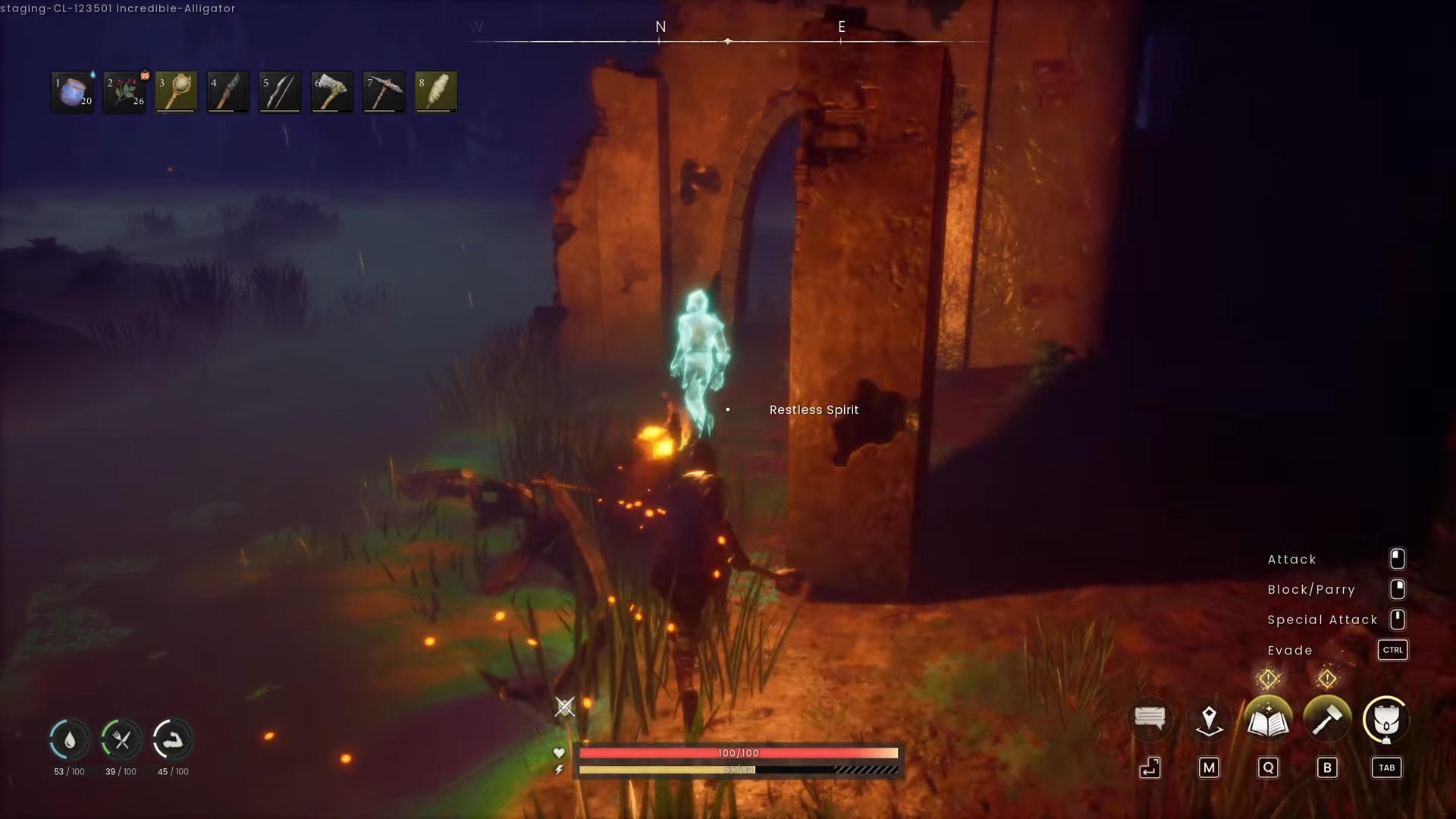Click the Evade CTRL key prompt
Image resolution: width=1456 pixels, height=819 pixels.
click(1393, 650)
